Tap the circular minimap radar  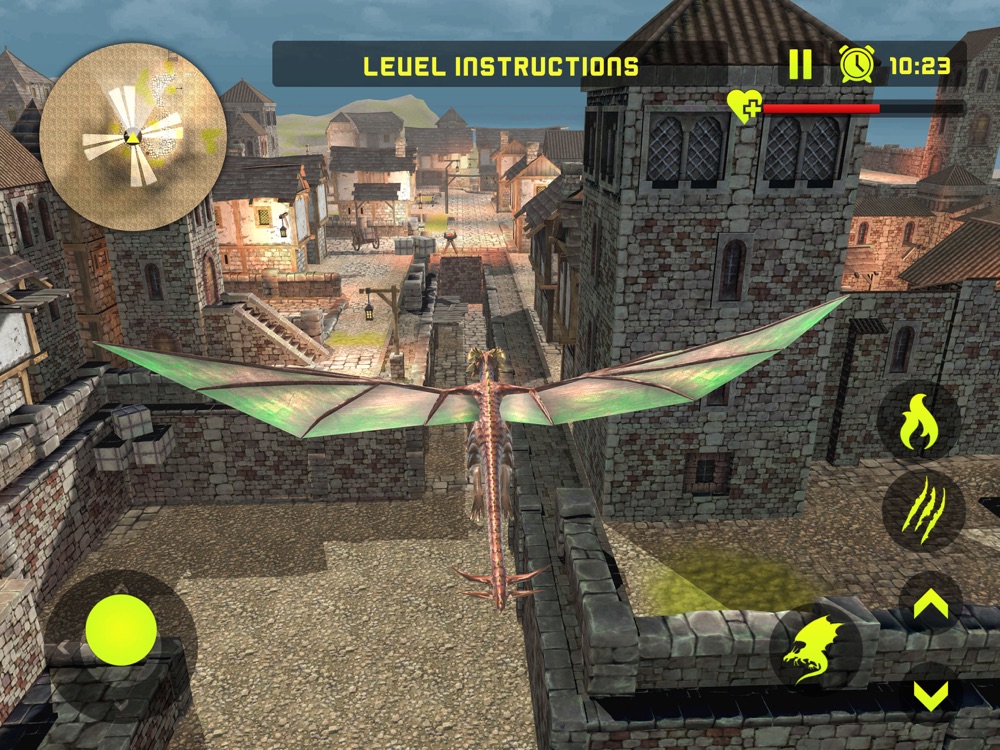(132, 134)
